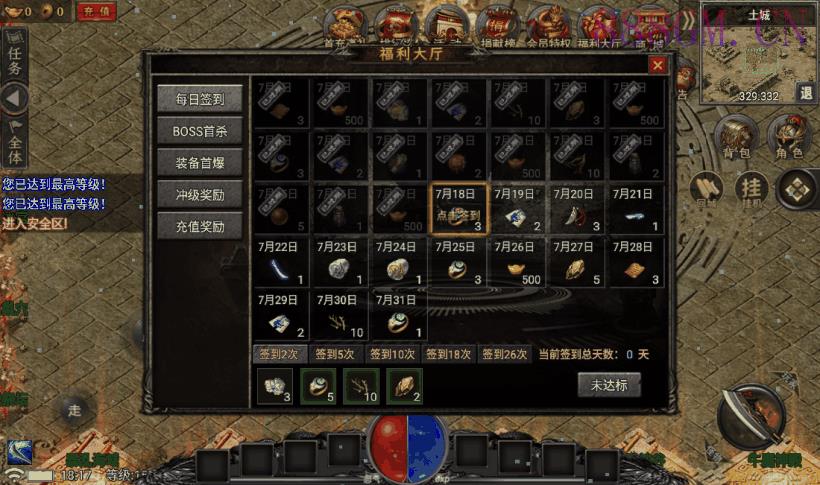Open the 任务 quest panel

(14, 60)
